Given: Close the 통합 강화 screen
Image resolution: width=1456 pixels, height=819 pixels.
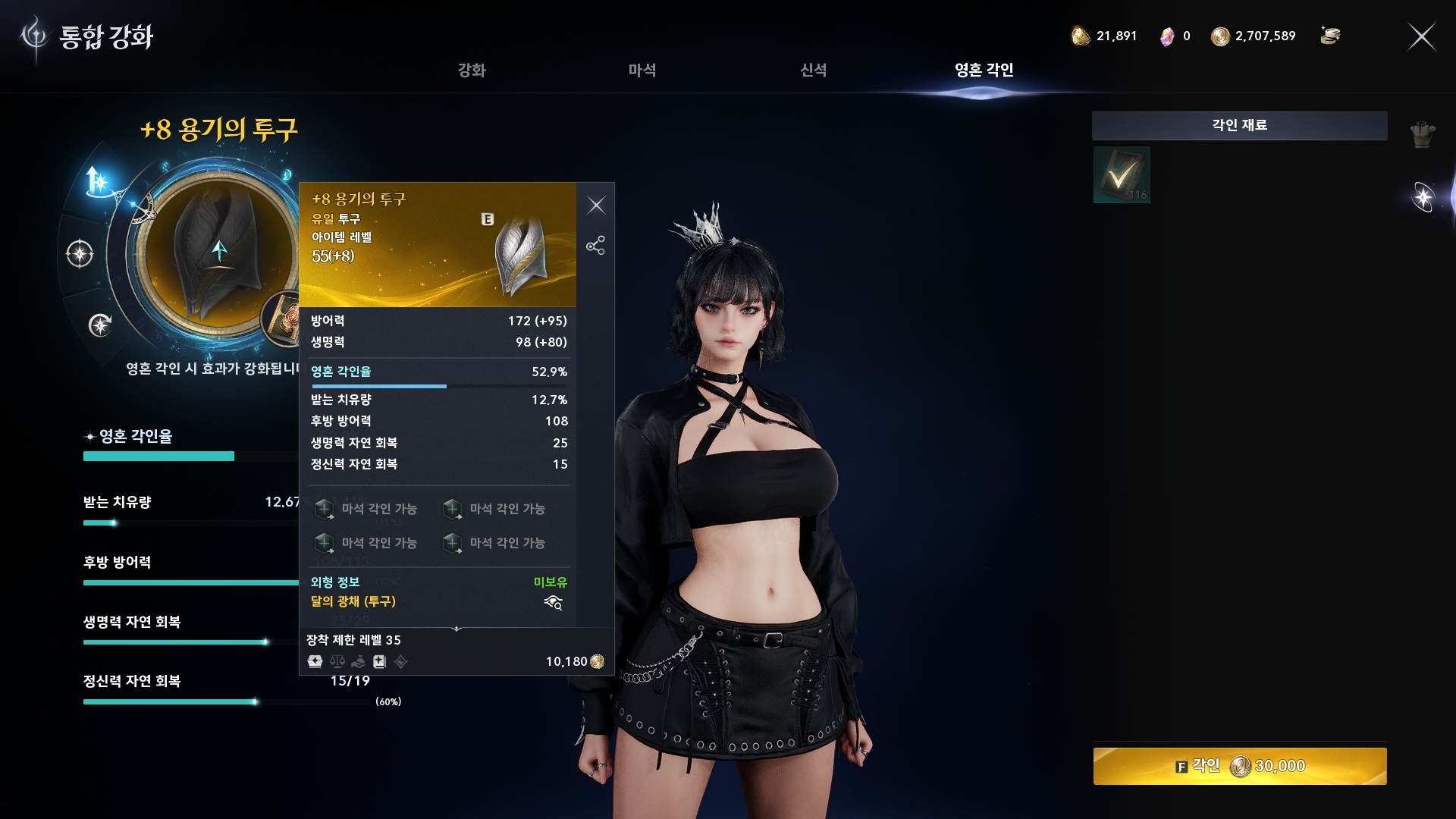Looking at the screenshot, I should [1421, 36].
